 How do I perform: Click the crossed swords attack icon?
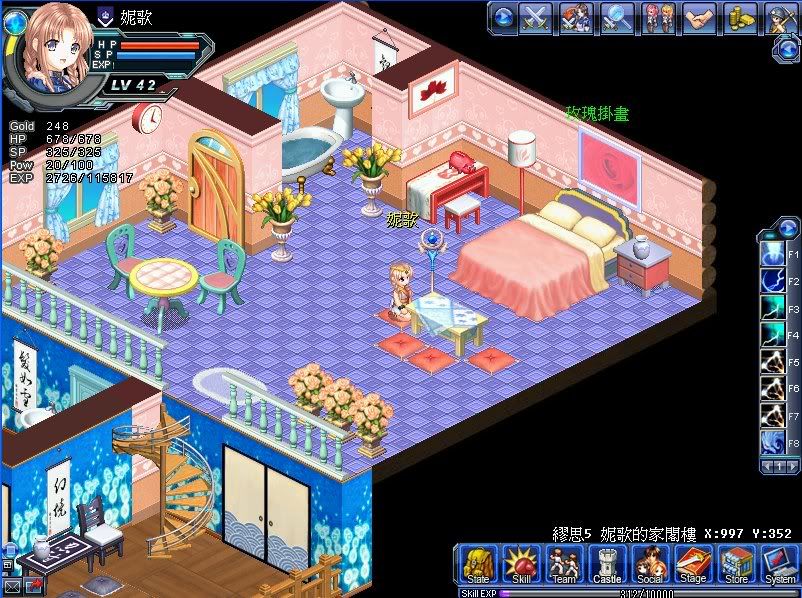537,17
